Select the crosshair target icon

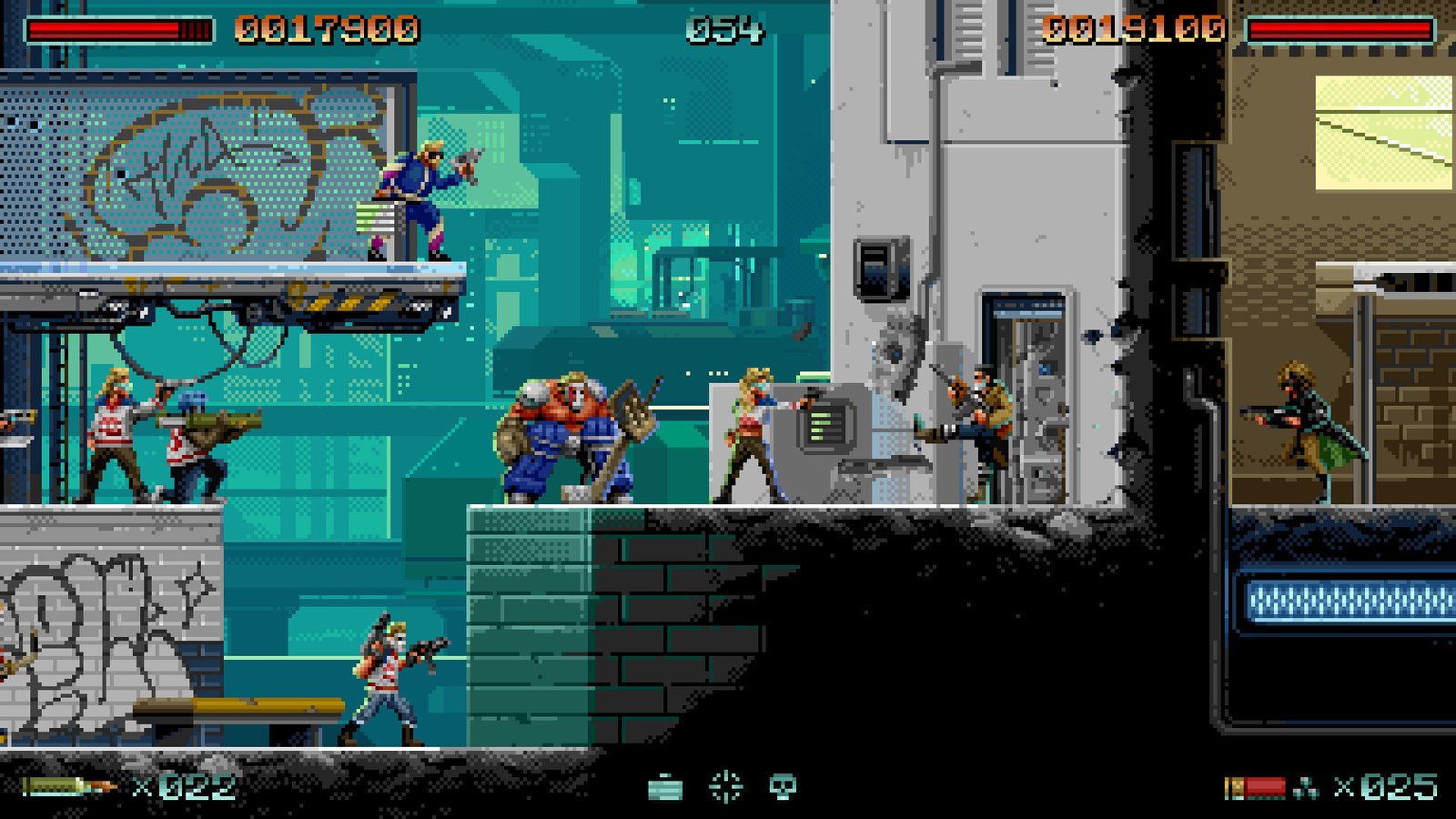pyautogui.click(x=725, y=786)
